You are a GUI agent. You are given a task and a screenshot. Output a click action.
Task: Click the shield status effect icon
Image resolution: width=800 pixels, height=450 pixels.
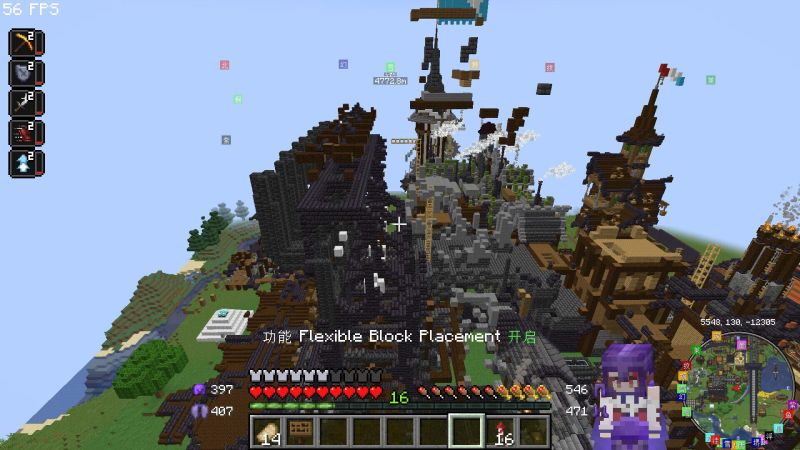[23, 73]
